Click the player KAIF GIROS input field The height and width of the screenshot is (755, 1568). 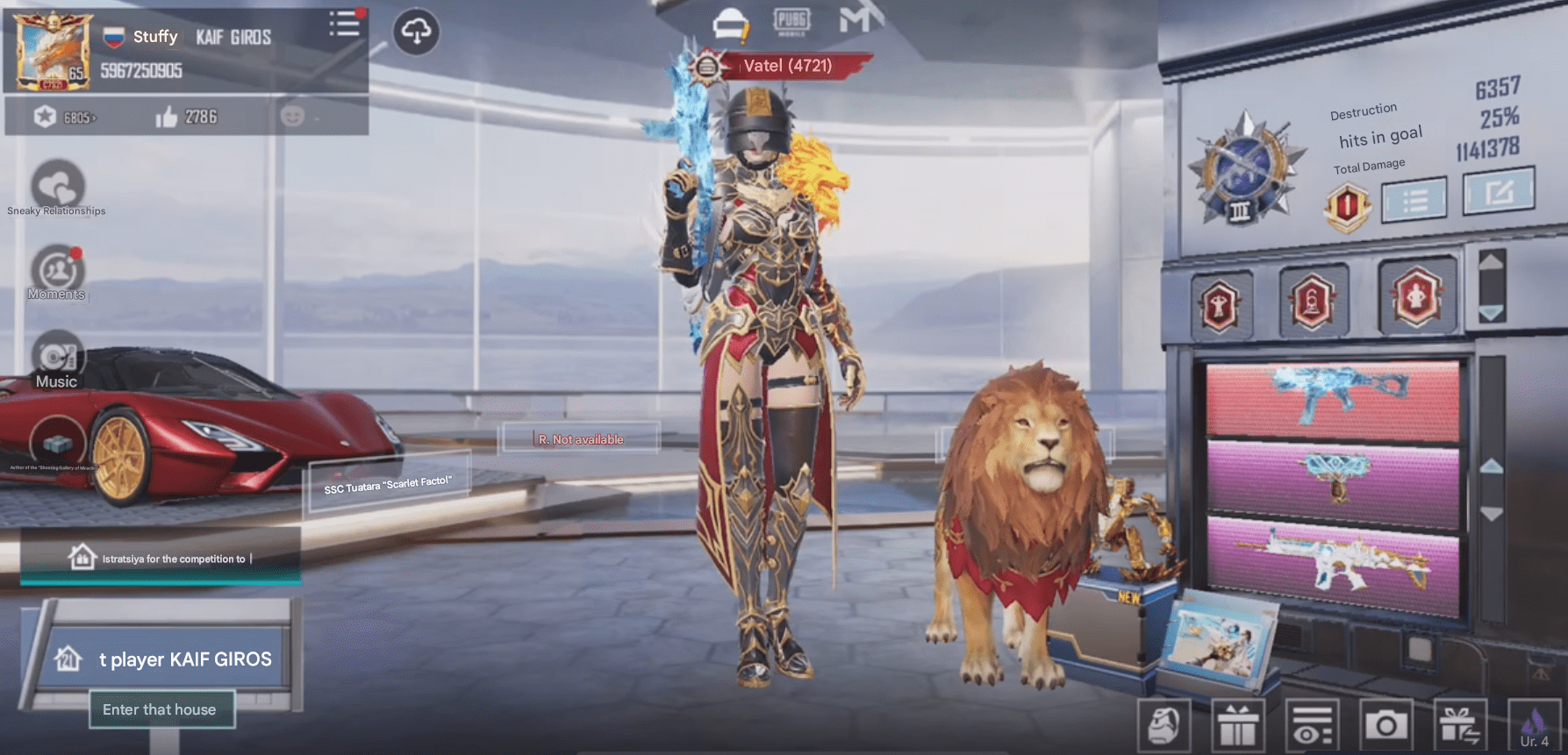coord(184,659)
